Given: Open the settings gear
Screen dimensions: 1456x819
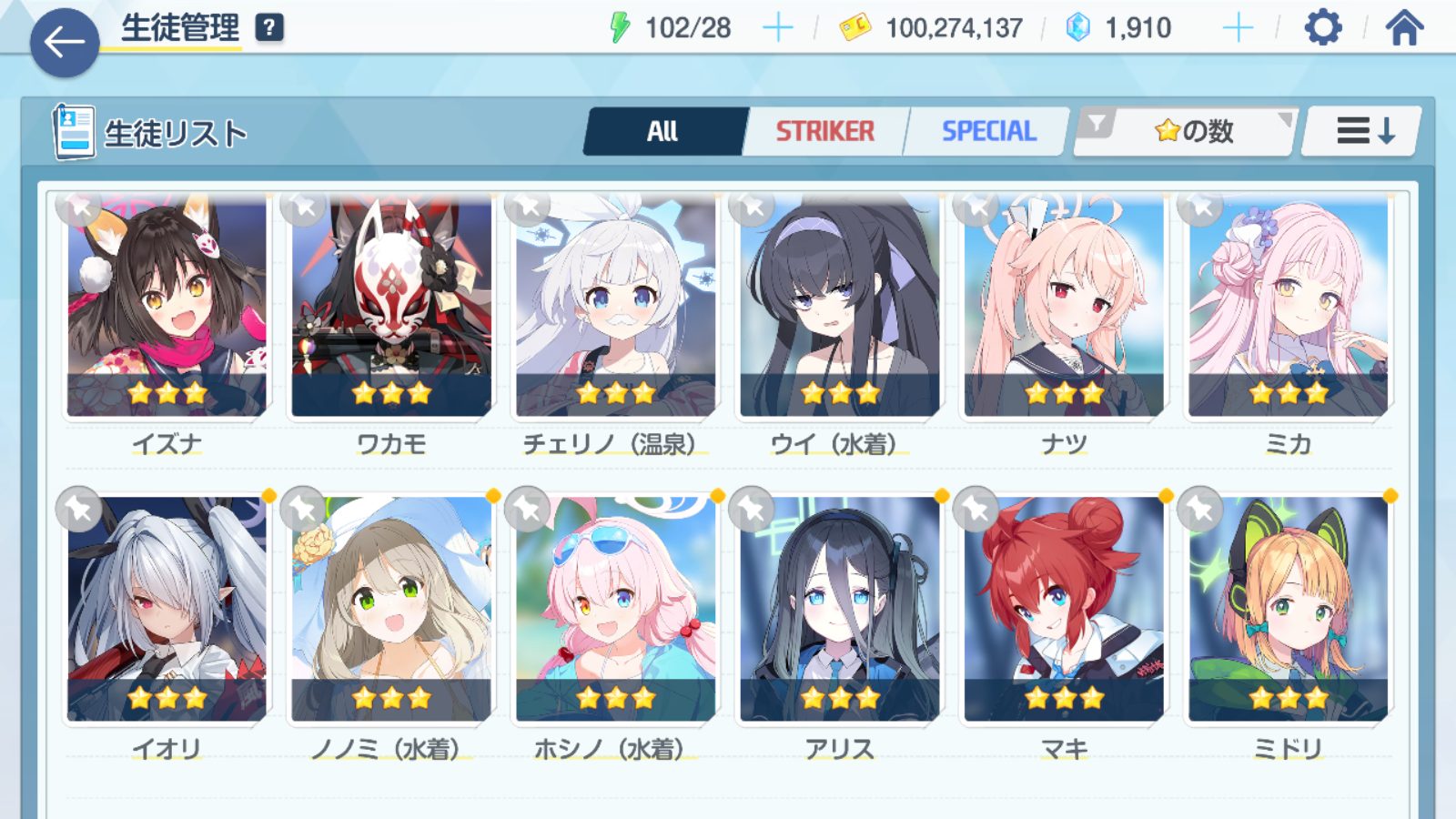Looking at the screenshot, I should [1322, 28].
